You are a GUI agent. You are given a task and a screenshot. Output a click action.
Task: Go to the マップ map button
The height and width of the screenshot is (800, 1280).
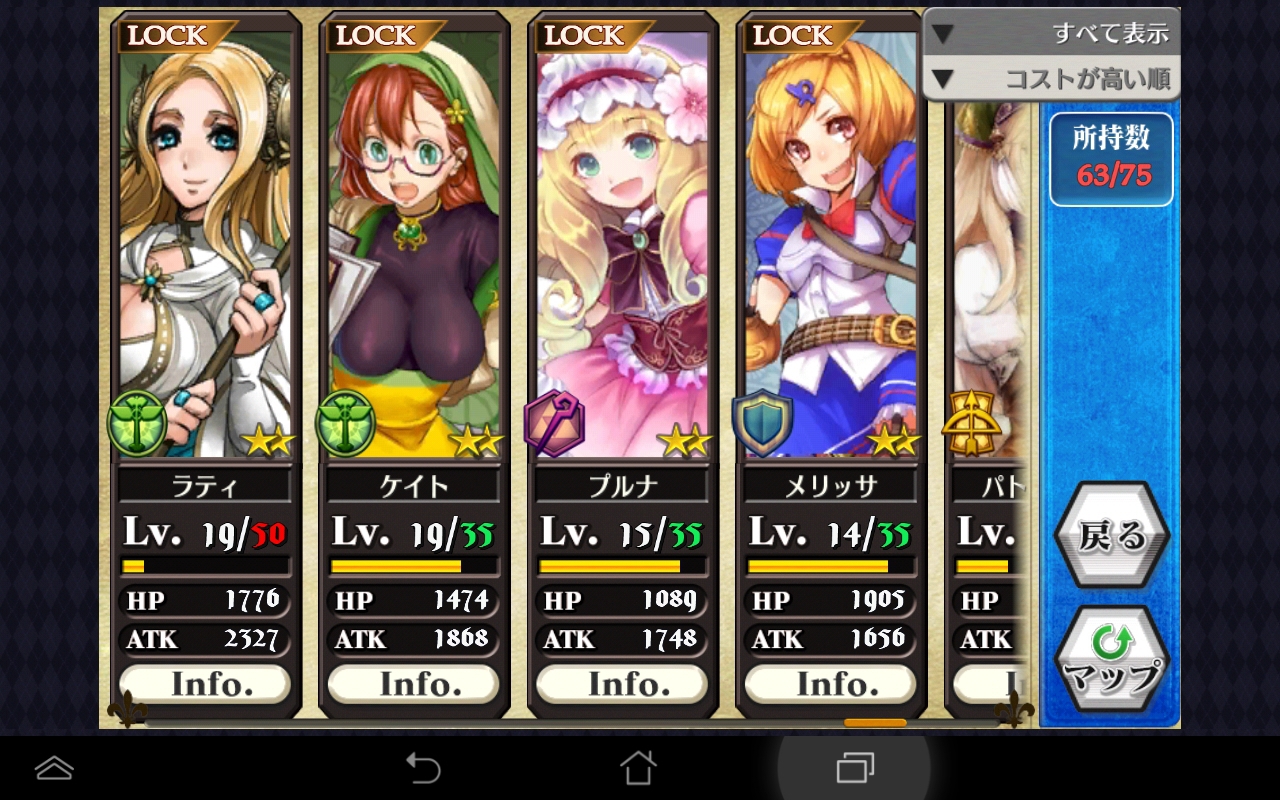1111,661
